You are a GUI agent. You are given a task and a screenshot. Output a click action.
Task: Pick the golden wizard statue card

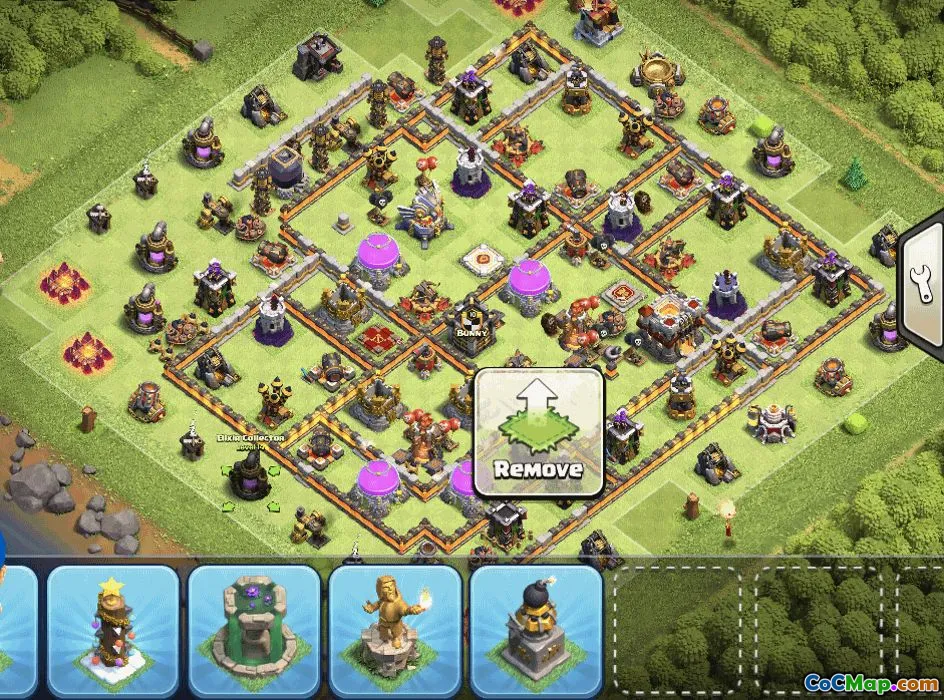pos(395,631)
